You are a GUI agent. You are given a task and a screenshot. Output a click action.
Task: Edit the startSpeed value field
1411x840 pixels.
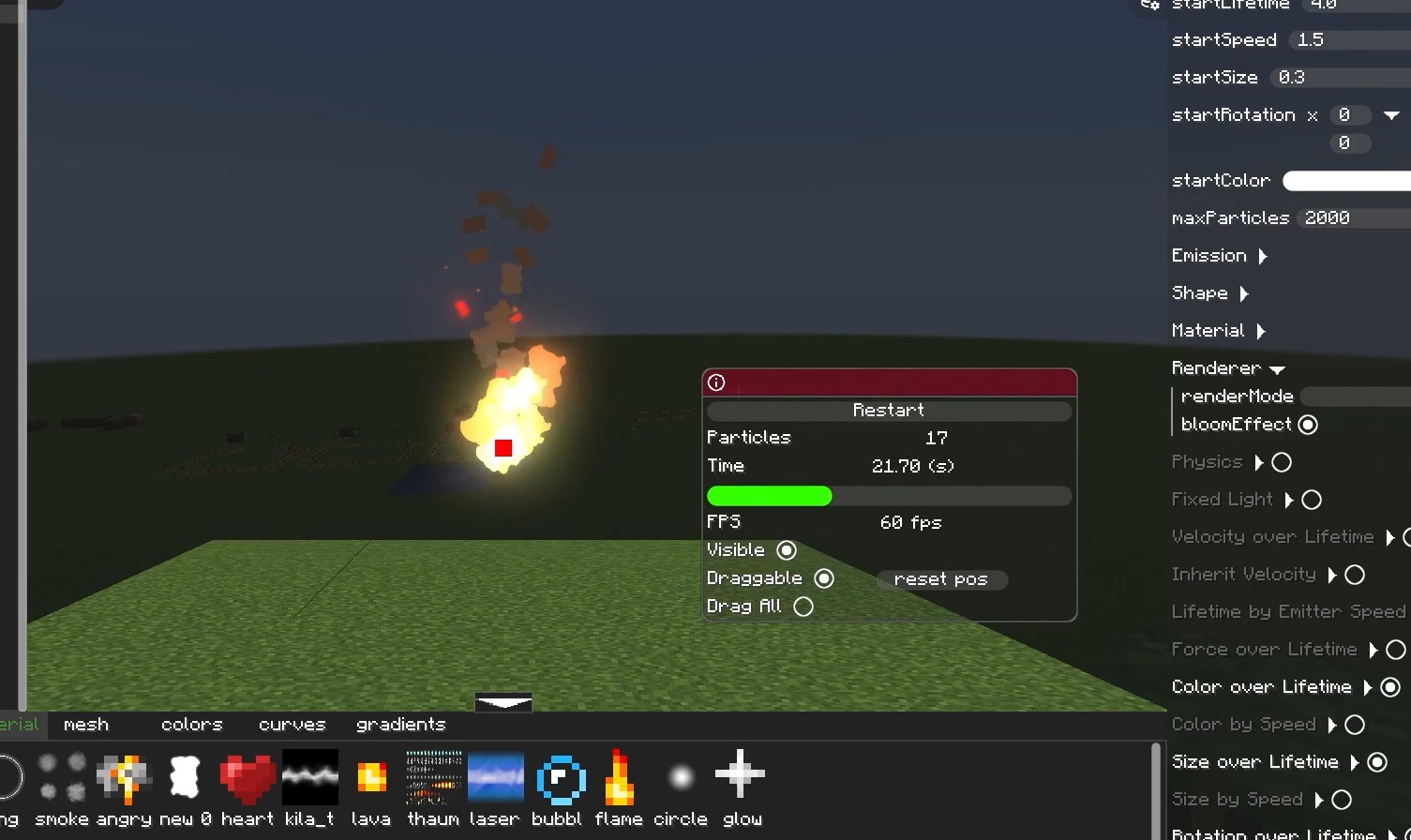1348,40
